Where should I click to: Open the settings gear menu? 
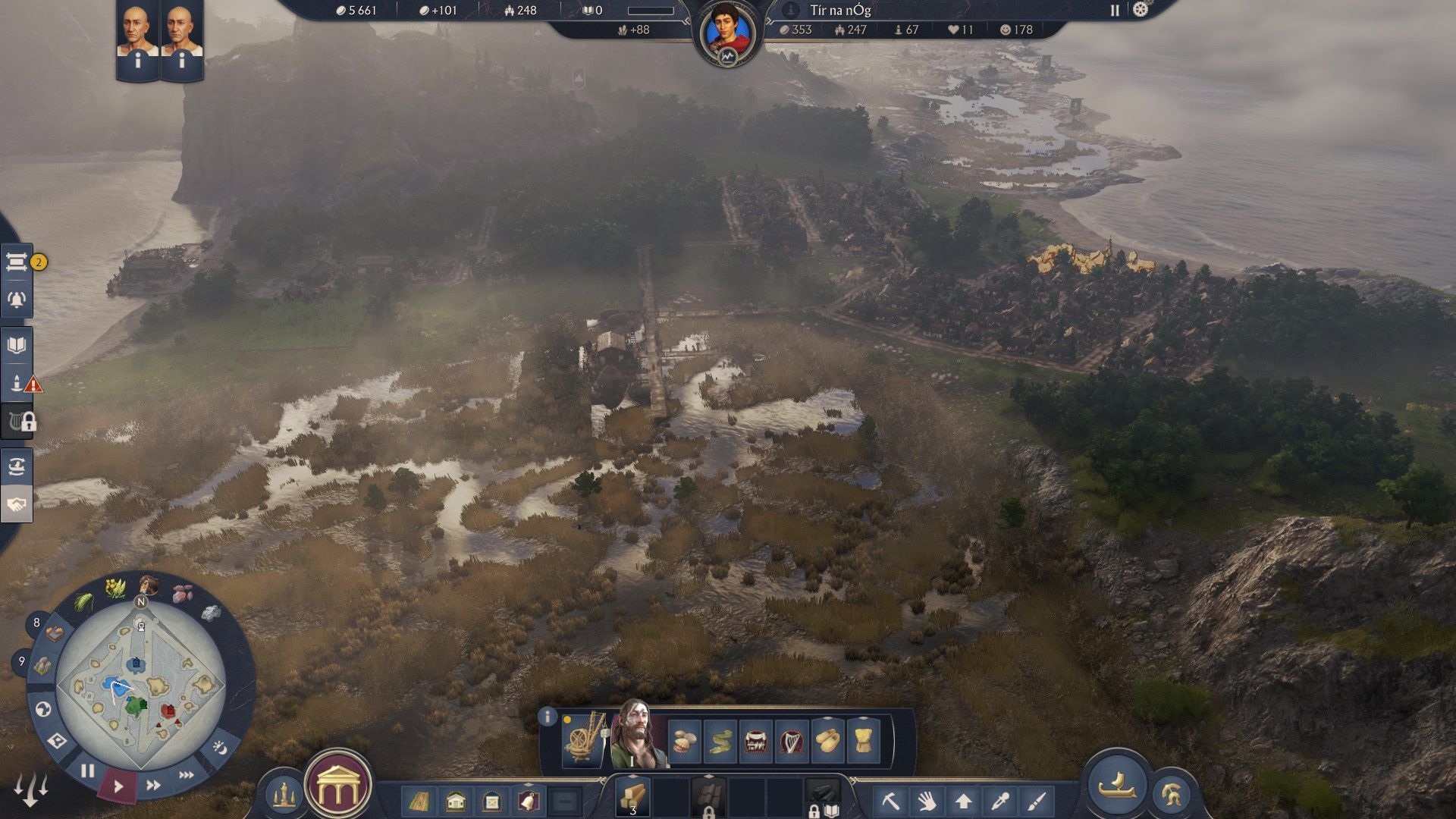(1141, 10)
